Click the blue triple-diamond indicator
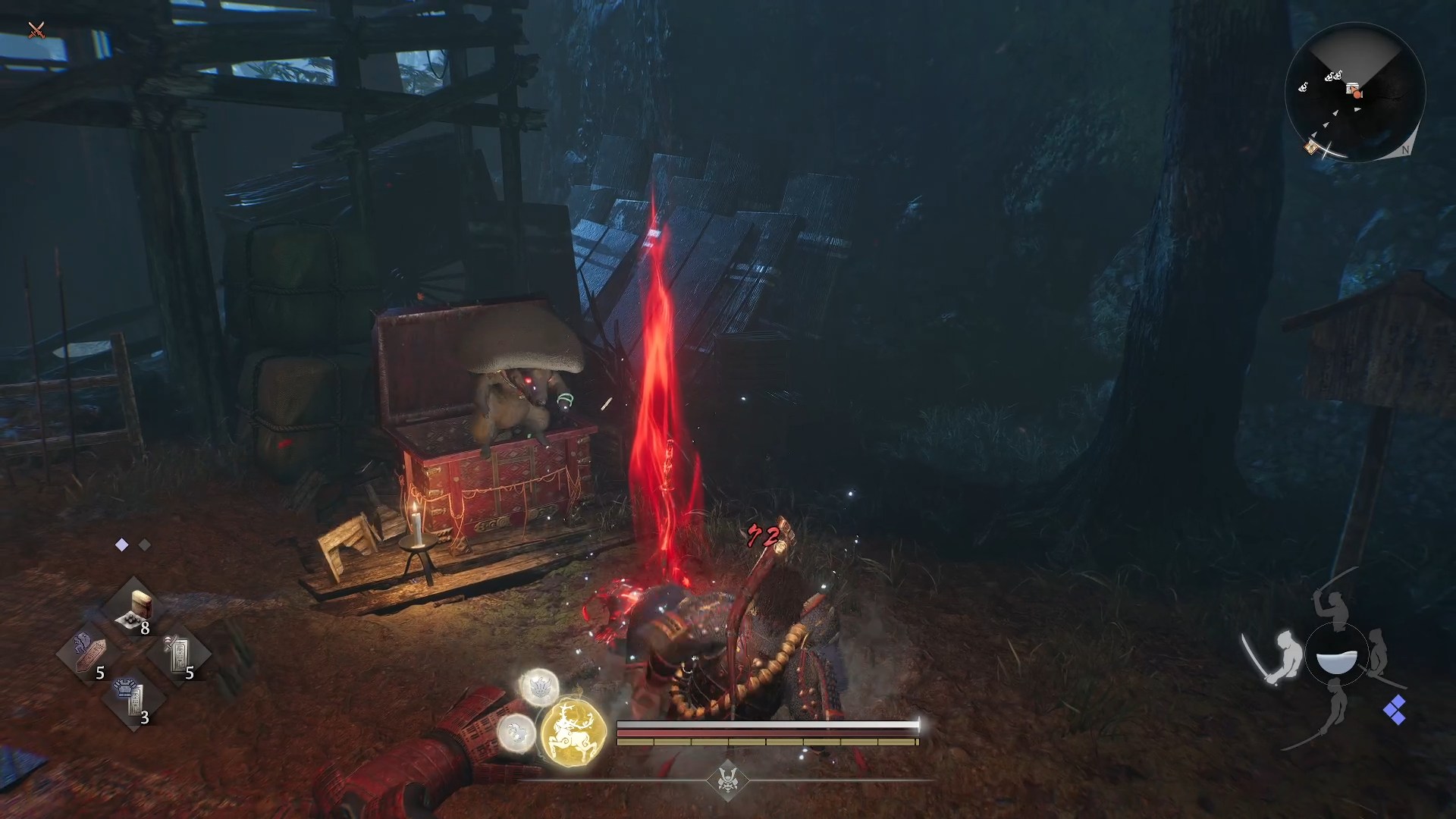The width and height of the screenshot is (1456, 819). [1395, 711]
